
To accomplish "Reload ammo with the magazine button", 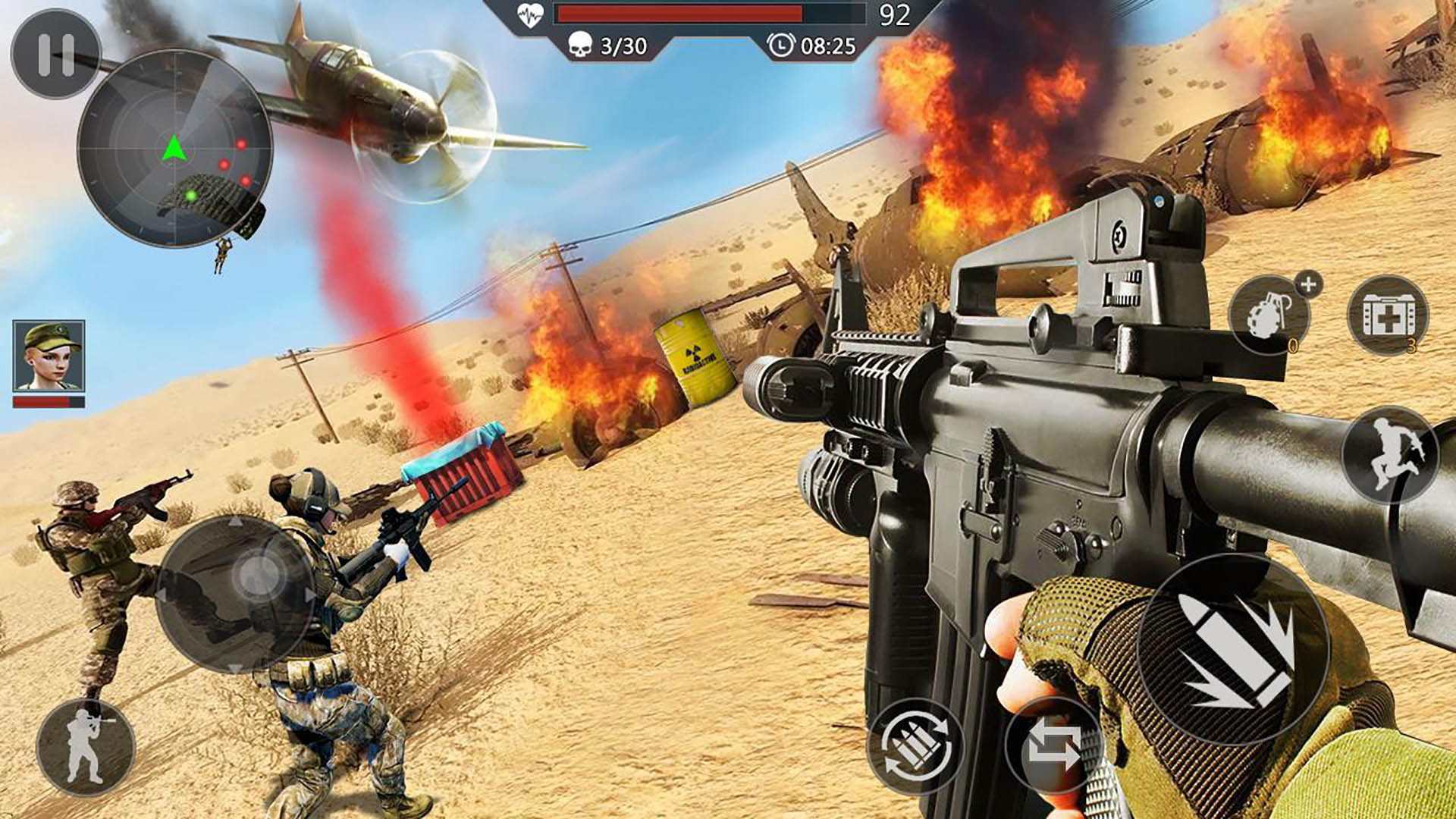I will pos(915,746).
